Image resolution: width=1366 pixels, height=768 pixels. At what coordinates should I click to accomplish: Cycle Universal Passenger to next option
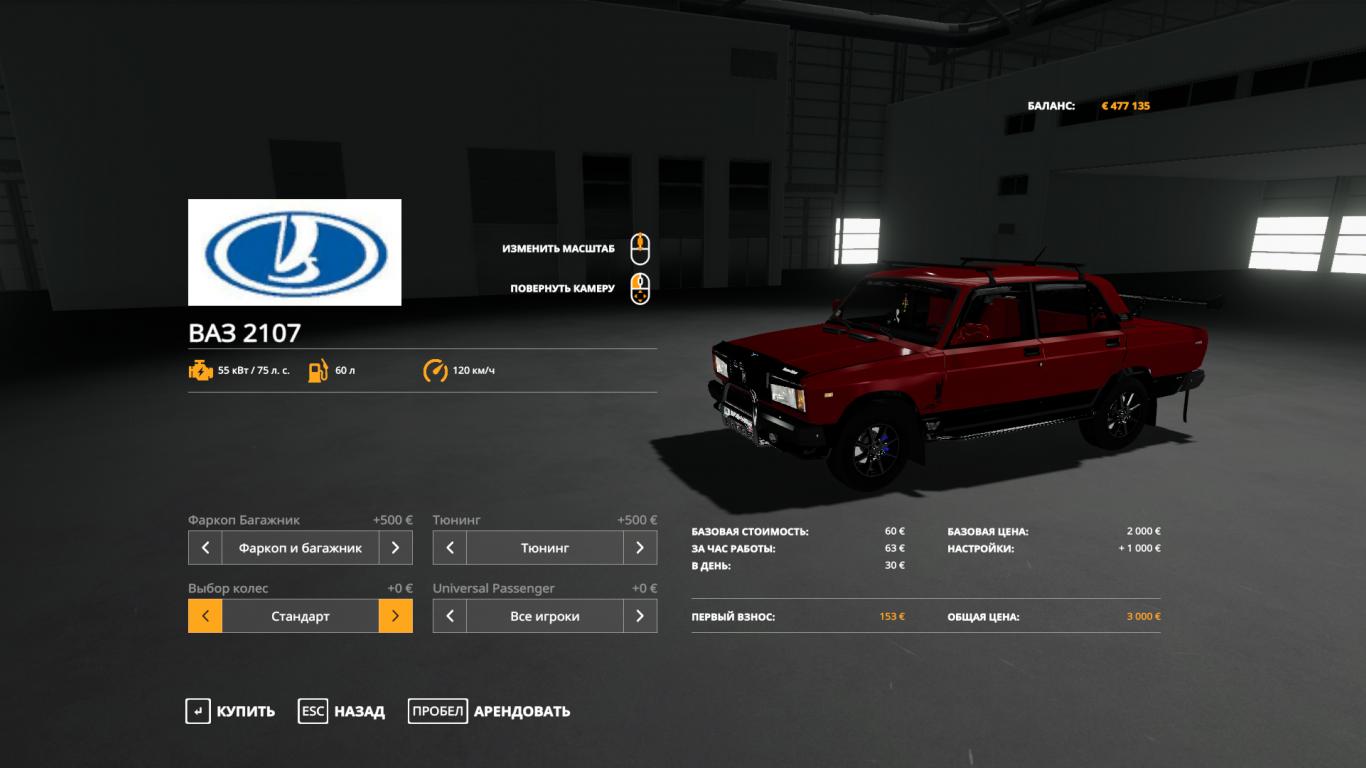coord(640,616)
